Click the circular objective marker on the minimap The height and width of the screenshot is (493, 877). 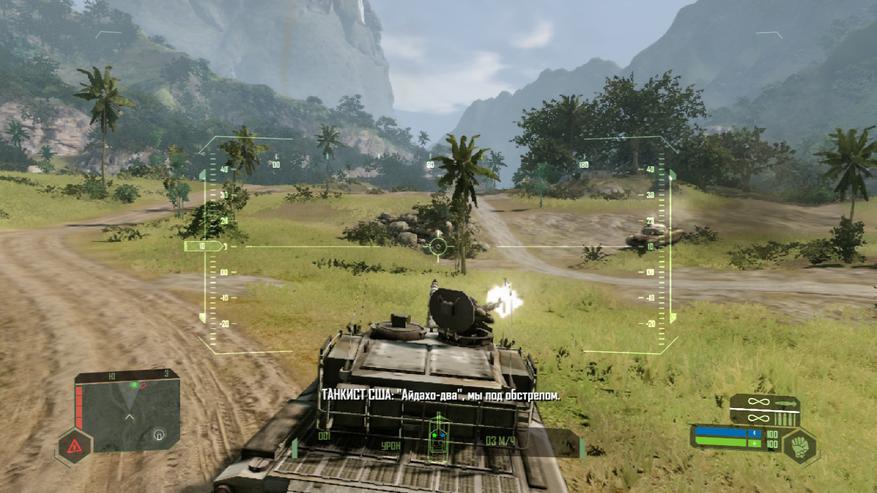[158, 435]
